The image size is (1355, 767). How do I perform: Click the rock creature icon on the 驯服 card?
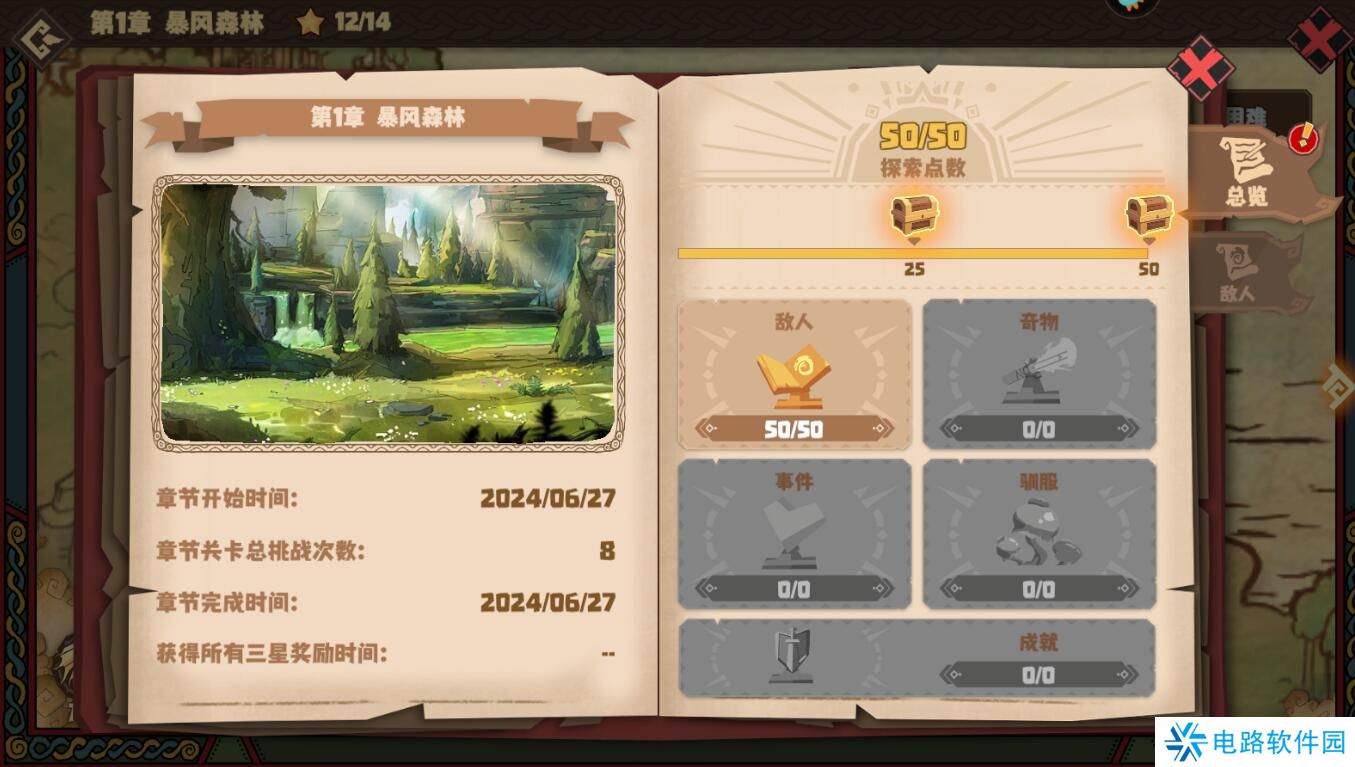[x=1039, y=530]
